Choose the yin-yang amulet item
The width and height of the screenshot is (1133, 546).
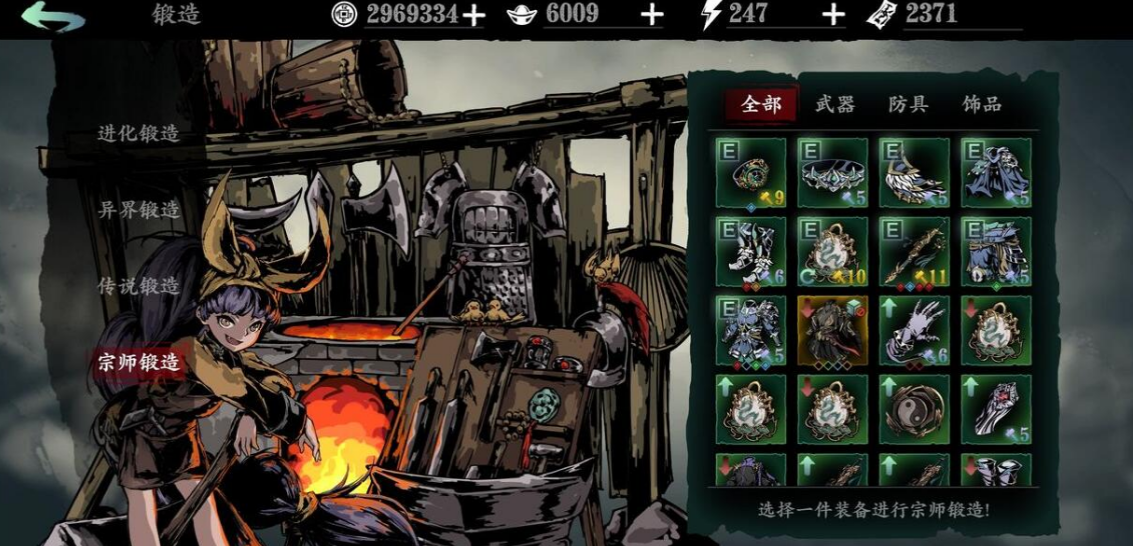pos(914,409)
